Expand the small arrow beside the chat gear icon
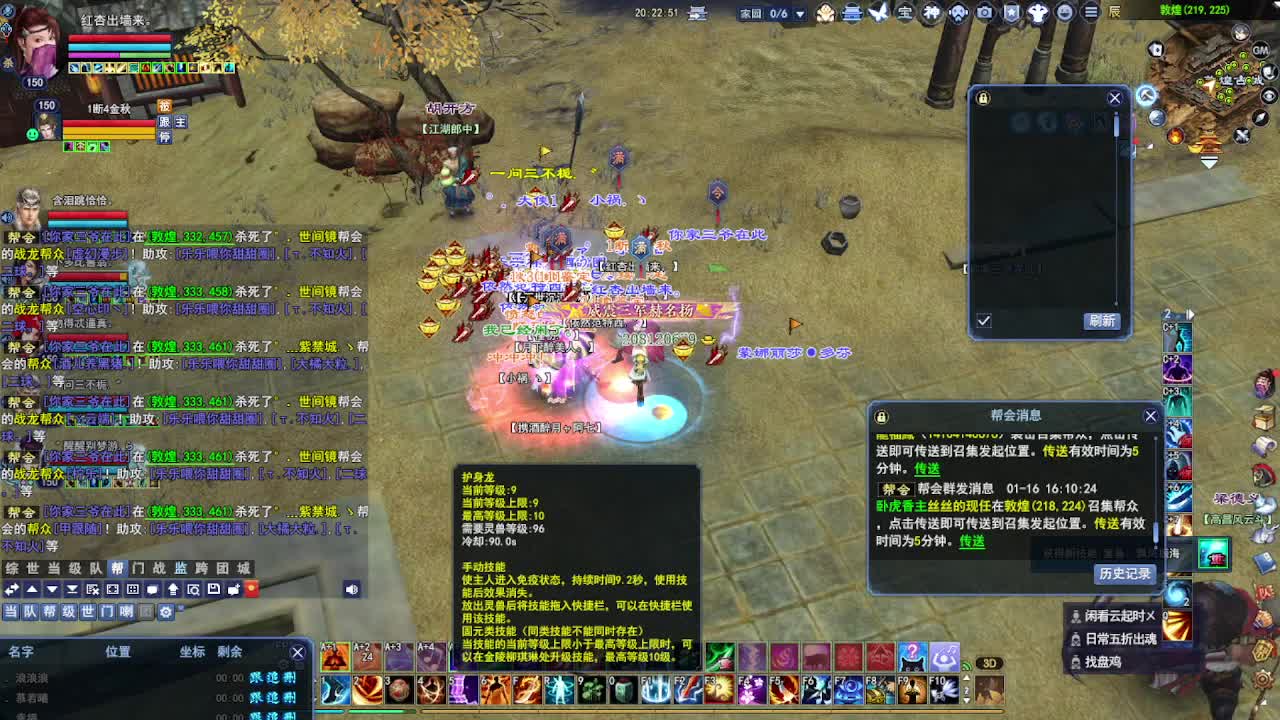The height and width of the screenshot is (720, 1280). [x=180, y=607]
